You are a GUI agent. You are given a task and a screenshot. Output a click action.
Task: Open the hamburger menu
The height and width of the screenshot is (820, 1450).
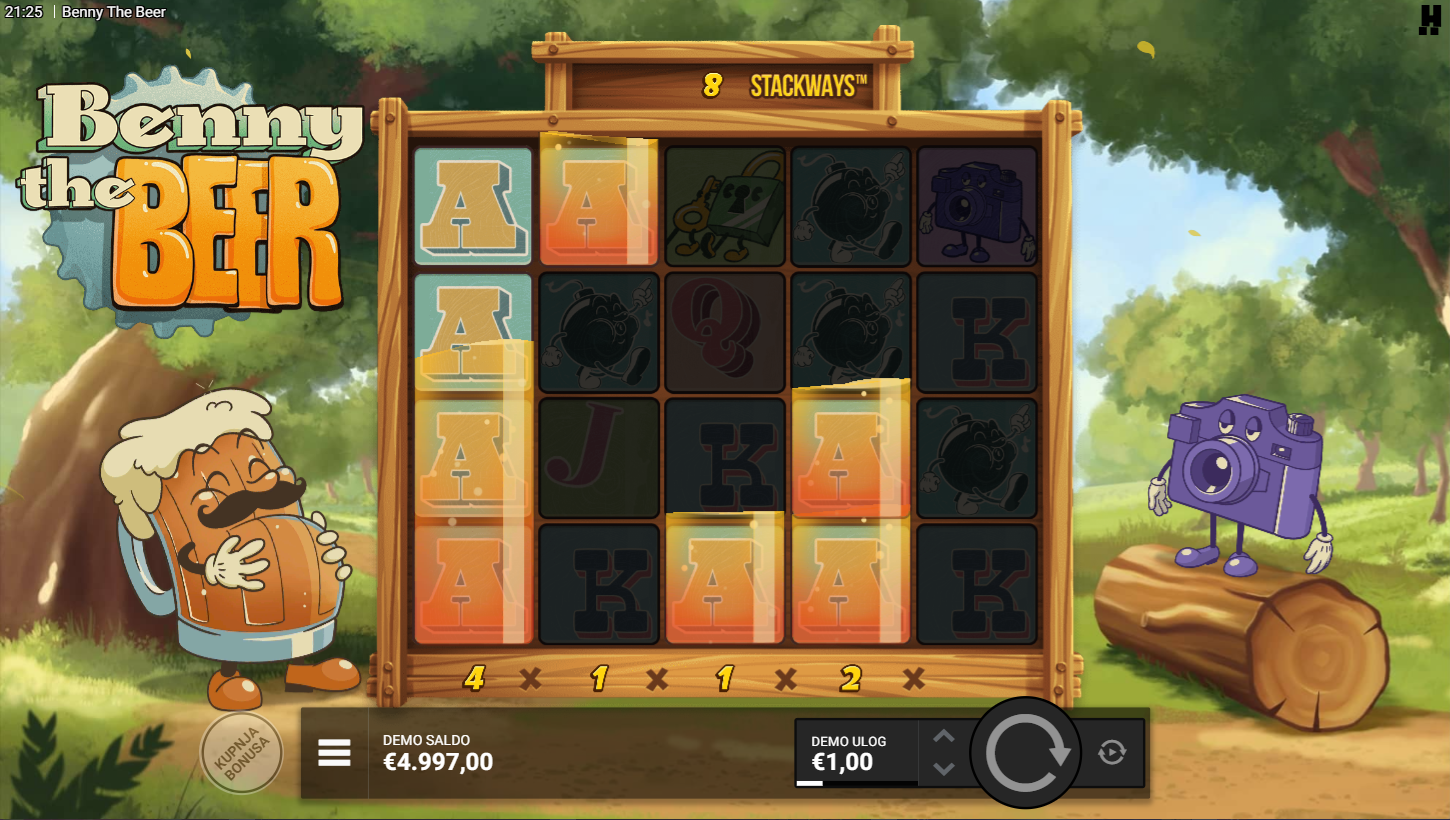pyautogui.click(x=334, y=753)
